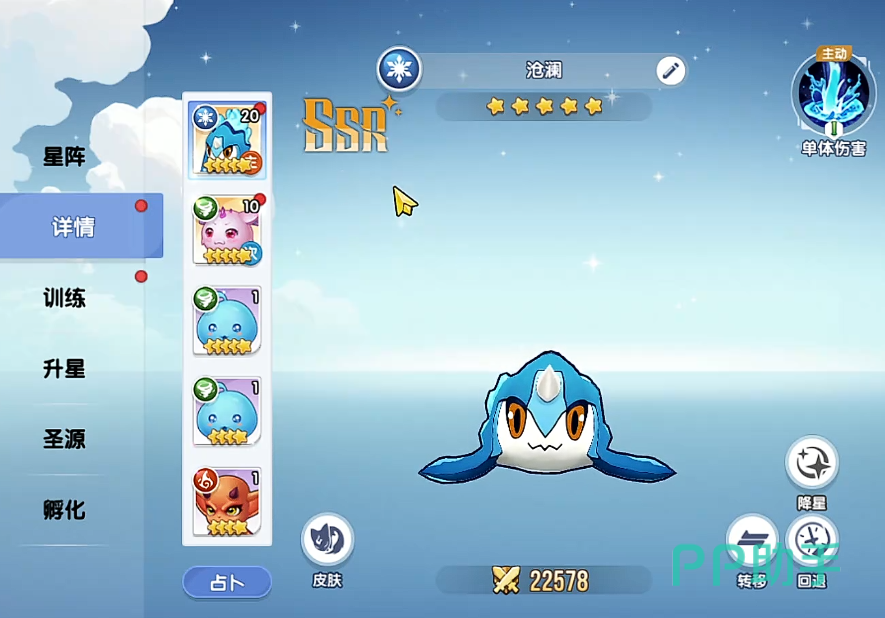885x618 pixels.
Task: Choose the level 10 pink pet
Action: 227,232
